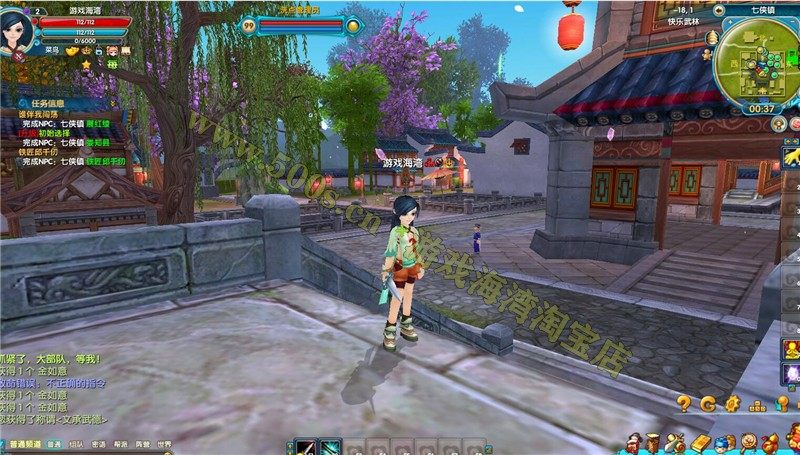Click the yellow star buff icon
This screenshot has height=455, width=800.
[86, 64]
